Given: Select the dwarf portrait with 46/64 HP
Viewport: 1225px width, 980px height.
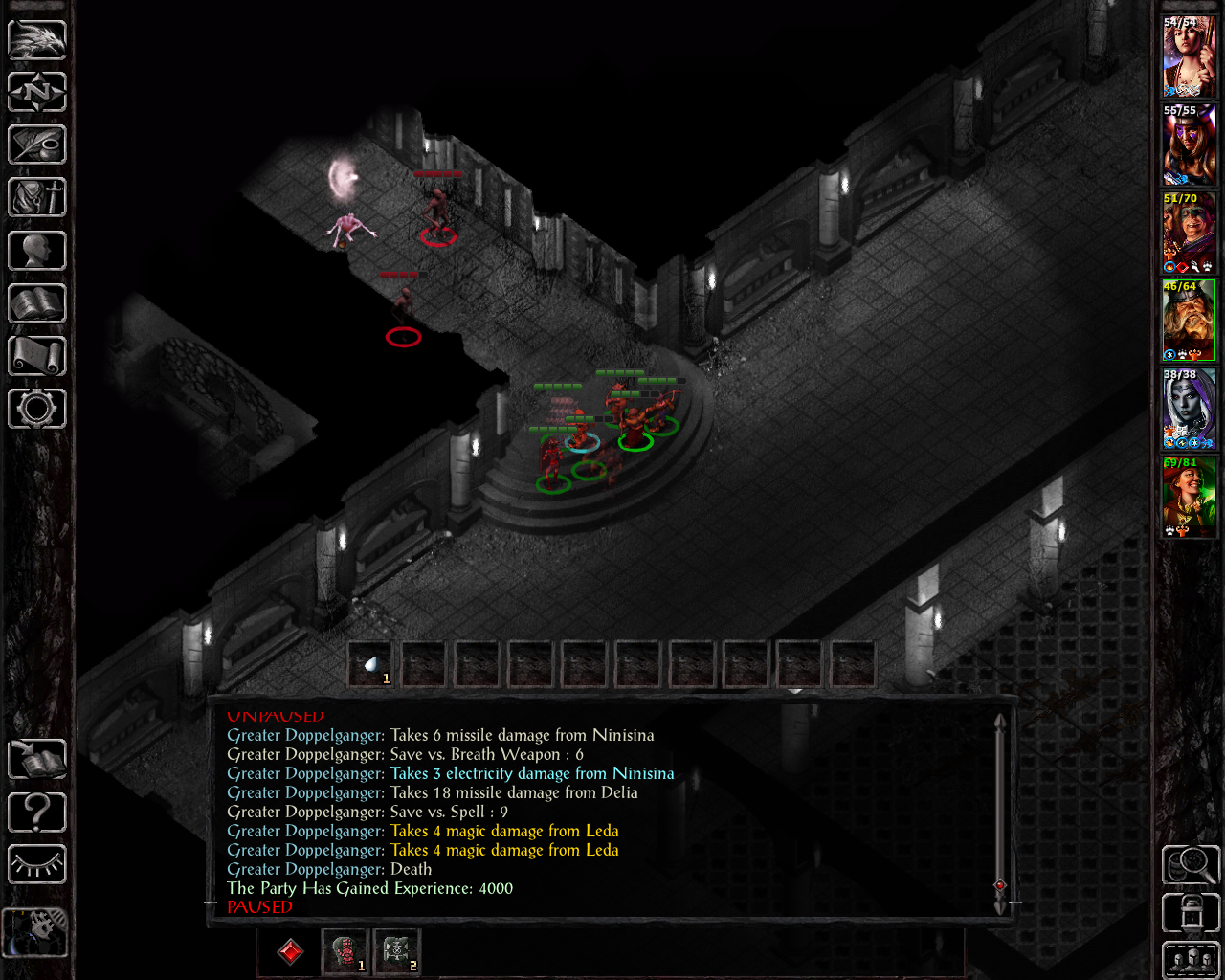Looking at the screenshot, I should (1189, 322).
